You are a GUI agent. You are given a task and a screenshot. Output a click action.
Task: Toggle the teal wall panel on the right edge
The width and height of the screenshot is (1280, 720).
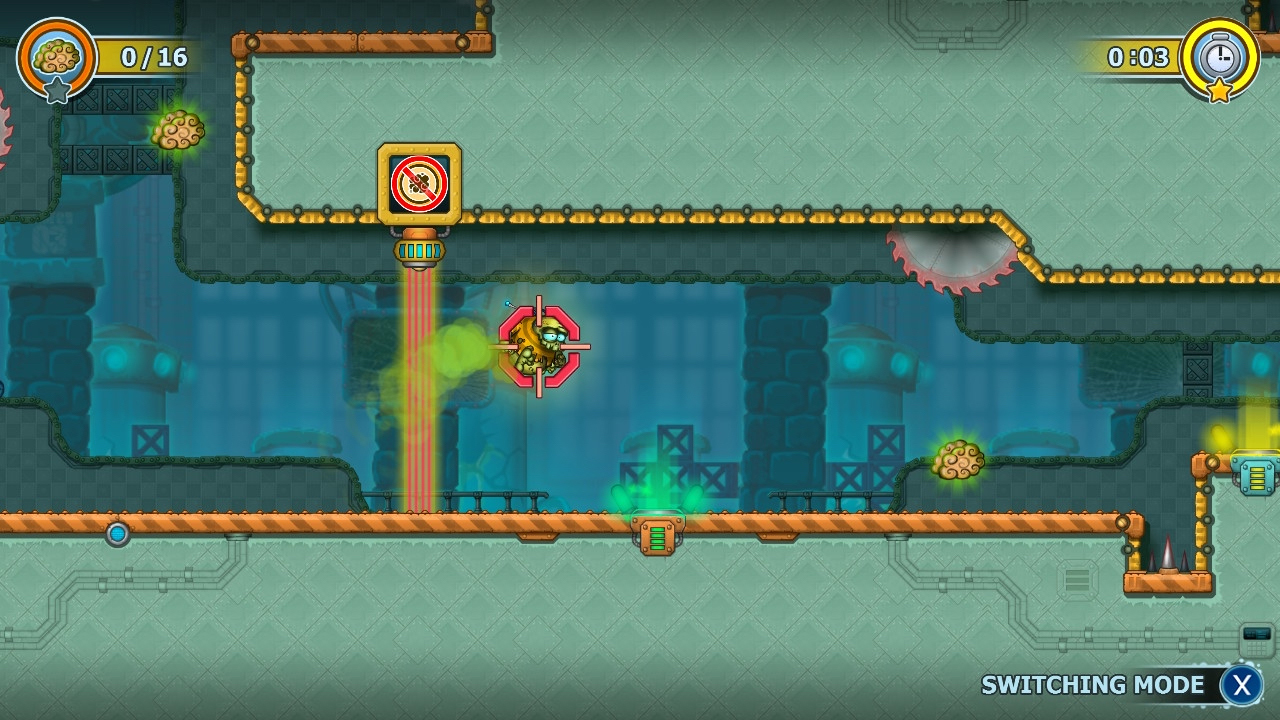pos(1257,476)
